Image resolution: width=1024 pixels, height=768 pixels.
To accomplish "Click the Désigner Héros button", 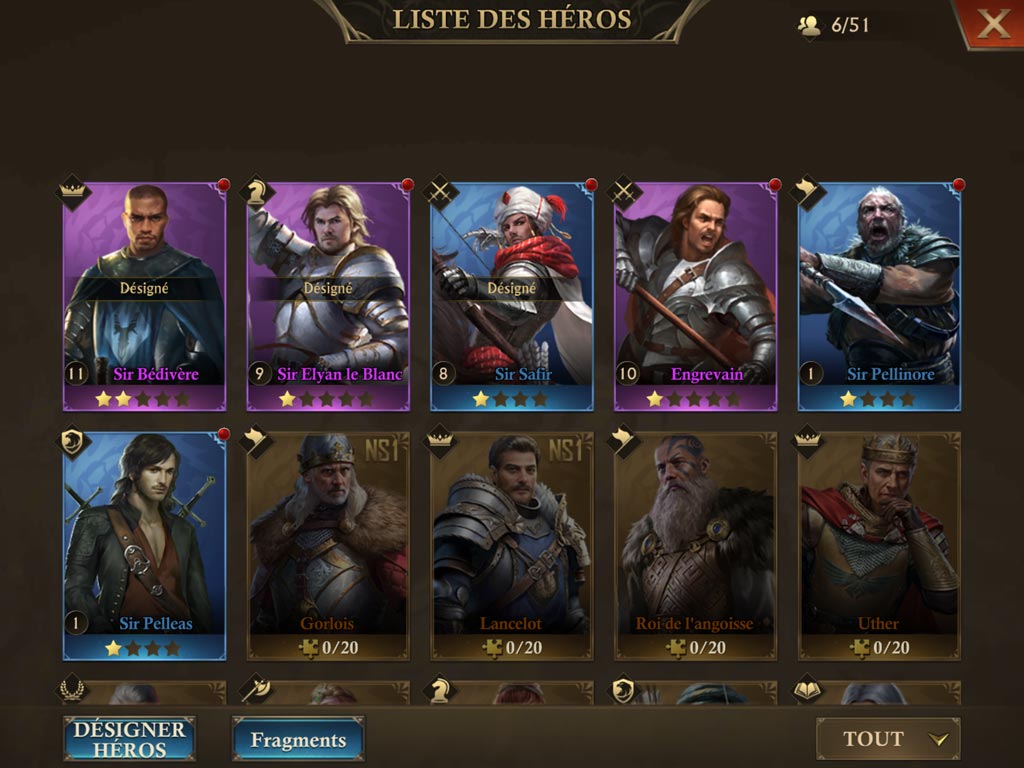I will (x=130, y=739).
